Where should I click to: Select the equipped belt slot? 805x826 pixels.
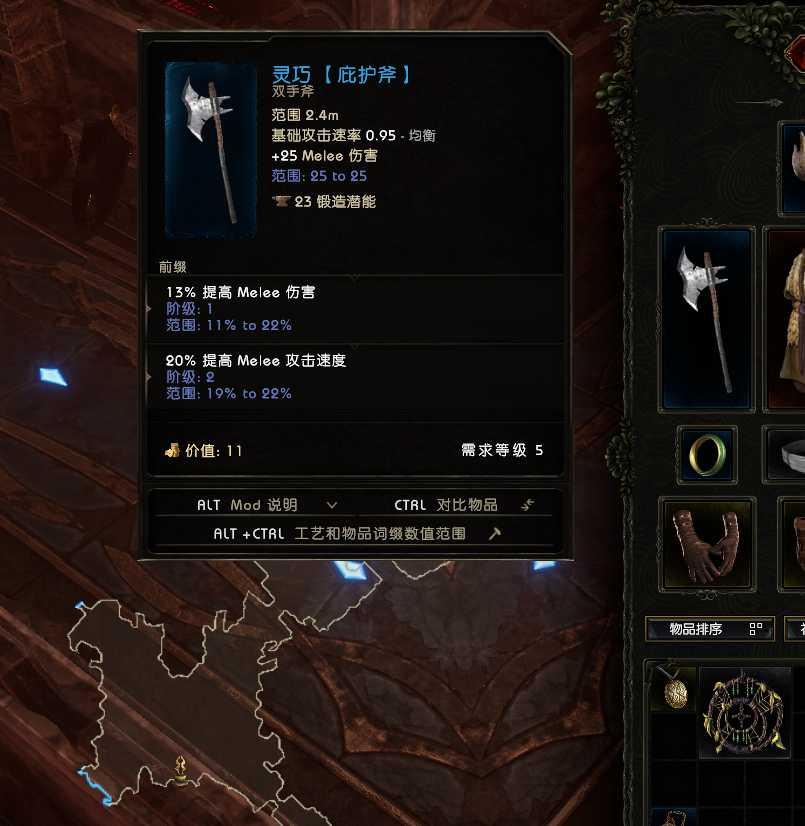(x=788, y=454)
